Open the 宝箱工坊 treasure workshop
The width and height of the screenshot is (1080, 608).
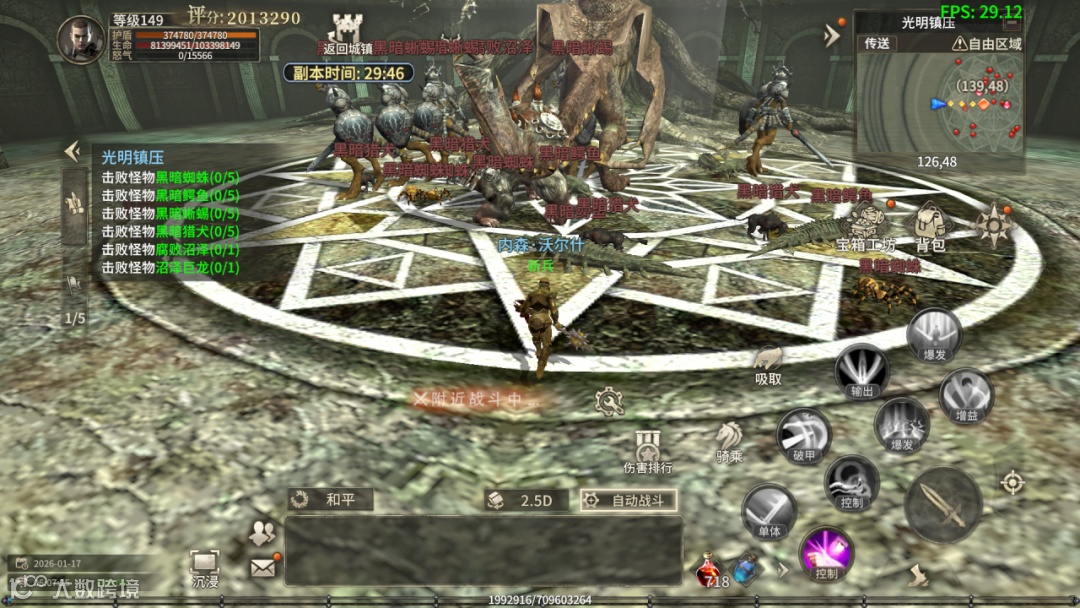pyautogui.click(x=867, y=227)
